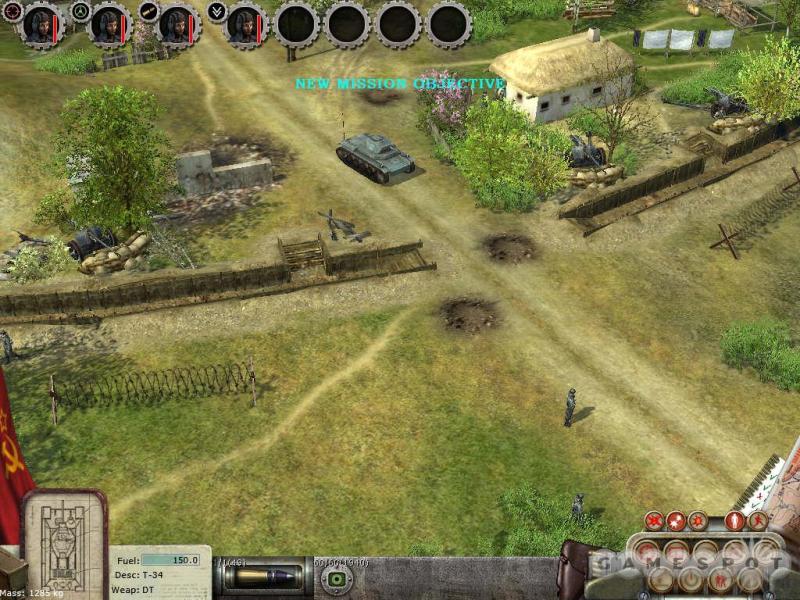800x600 pixels.
Task: Choose the running soldier movement button
Action: (757, 521)
